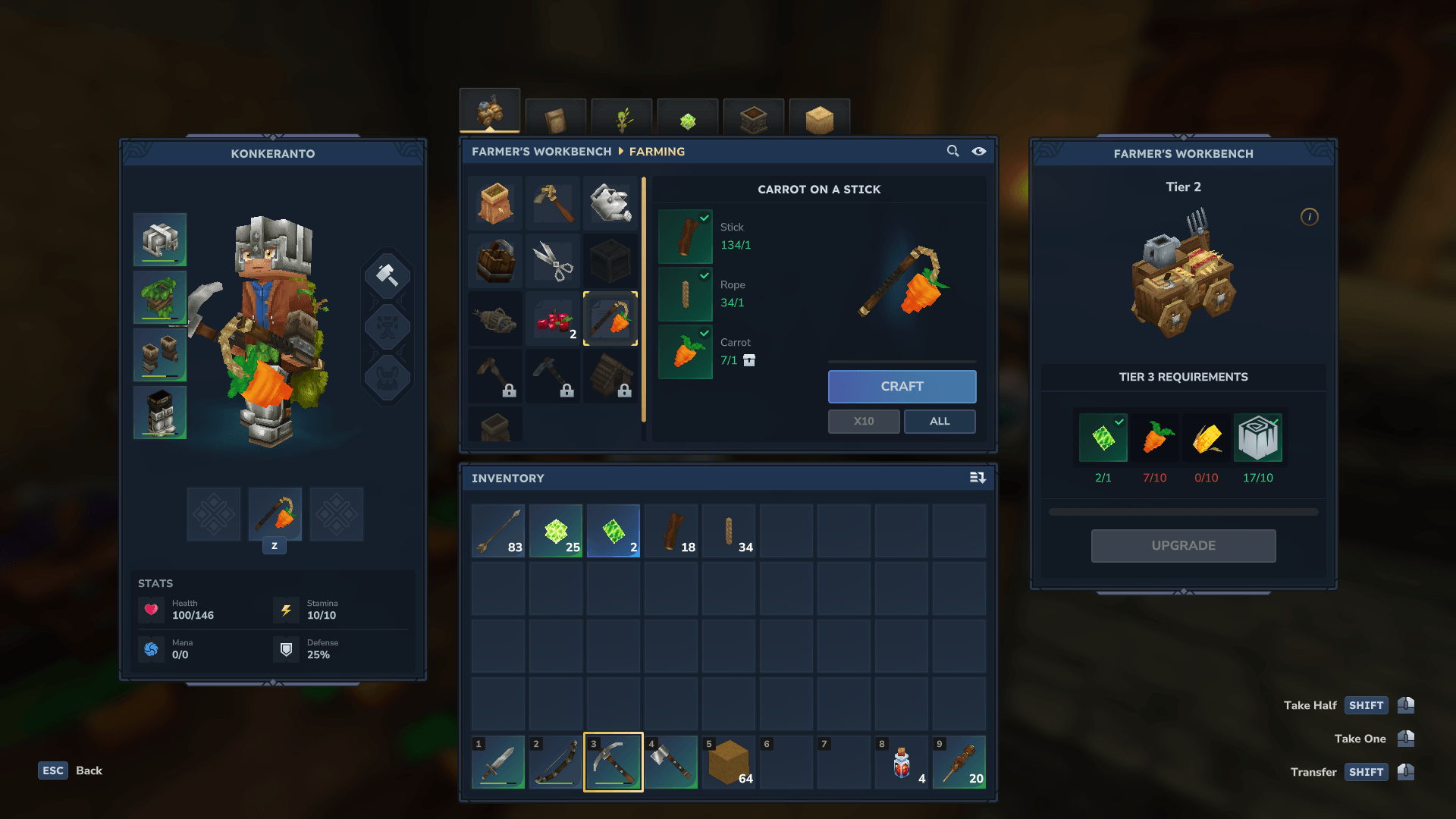Select the watering can recipe

tap(610, 203)
